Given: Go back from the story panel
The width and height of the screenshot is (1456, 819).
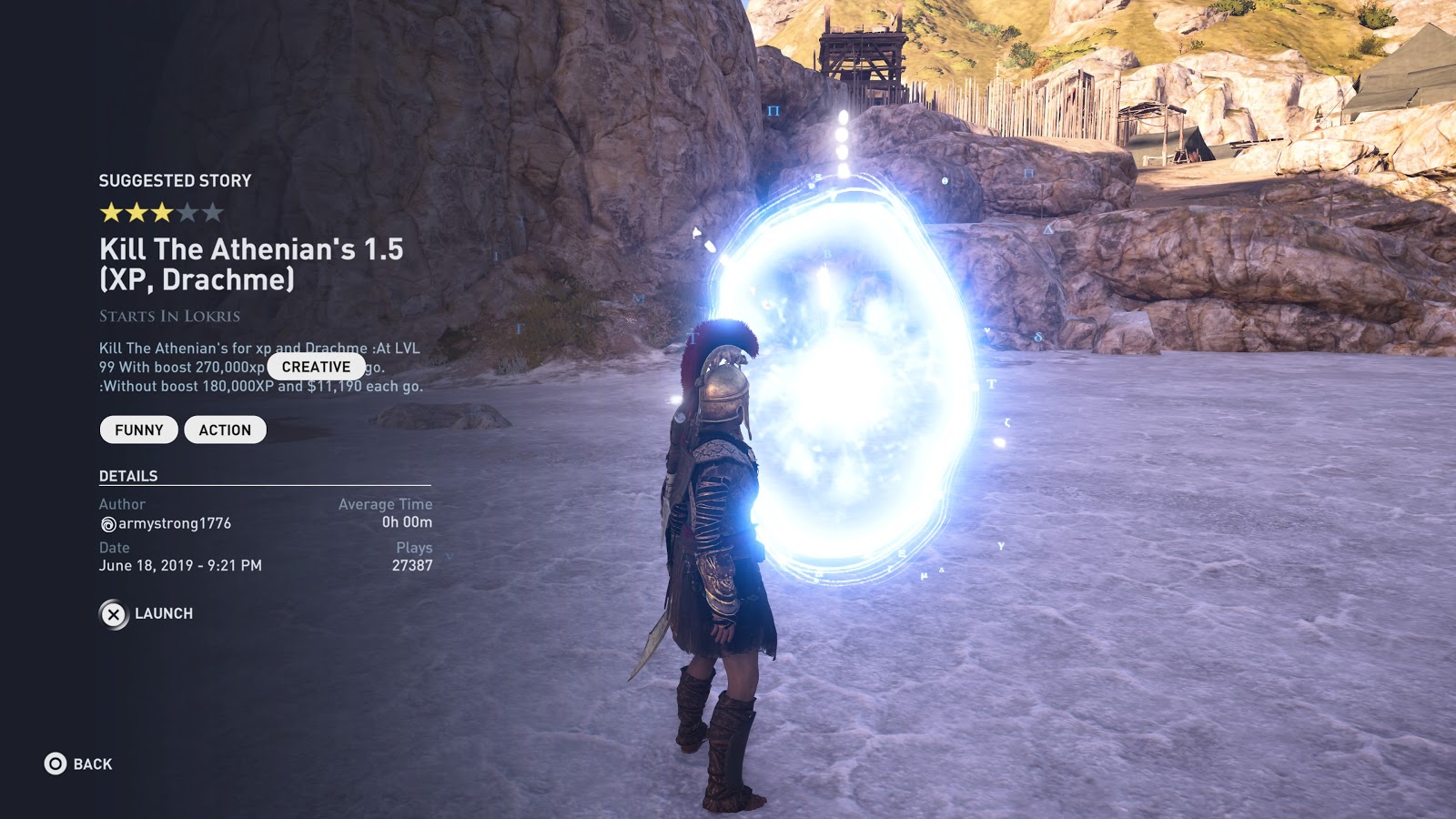Looking at the screenshot, I should coord(79,763).
